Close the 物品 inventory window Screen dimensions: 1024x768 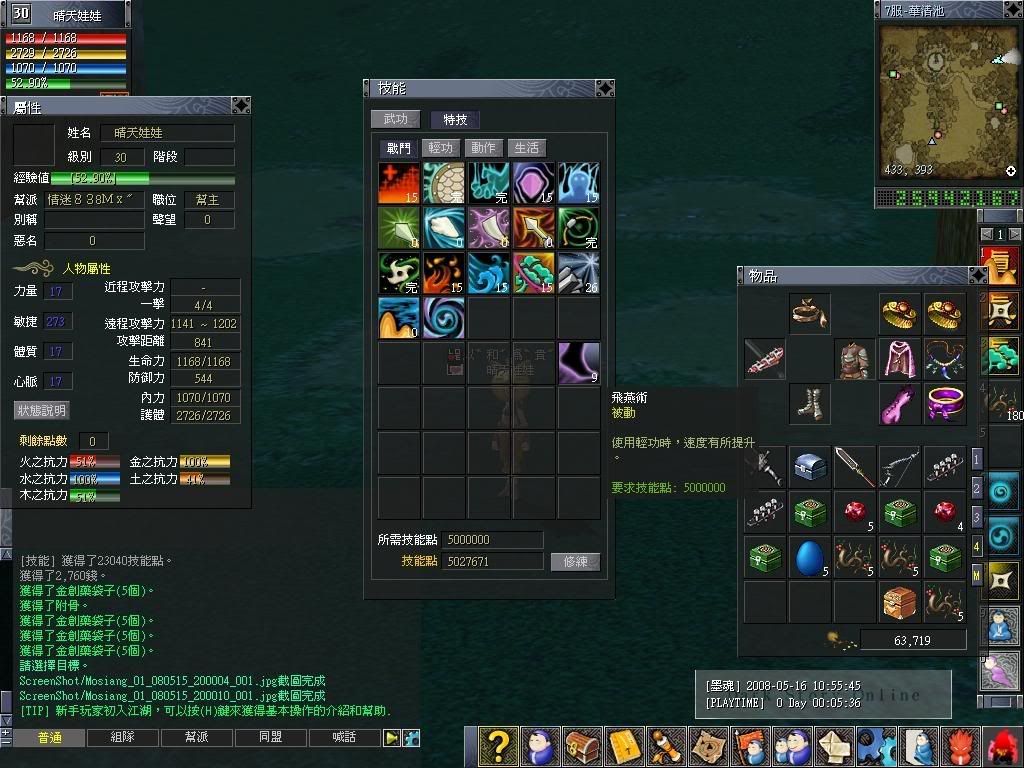click(x=977, y=275)
